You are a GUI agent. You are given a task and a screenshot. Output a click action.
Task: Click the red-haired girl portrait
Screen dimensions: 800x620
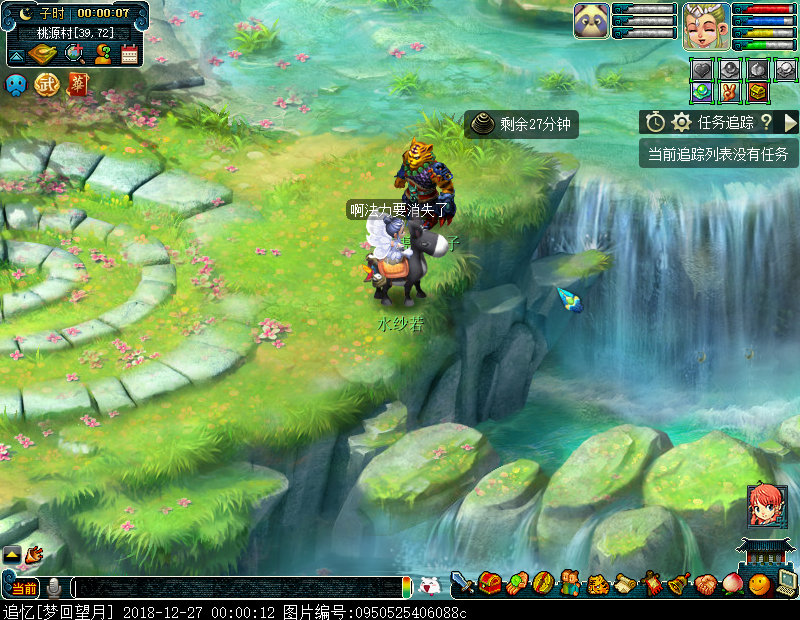click(x=766, y=507)
